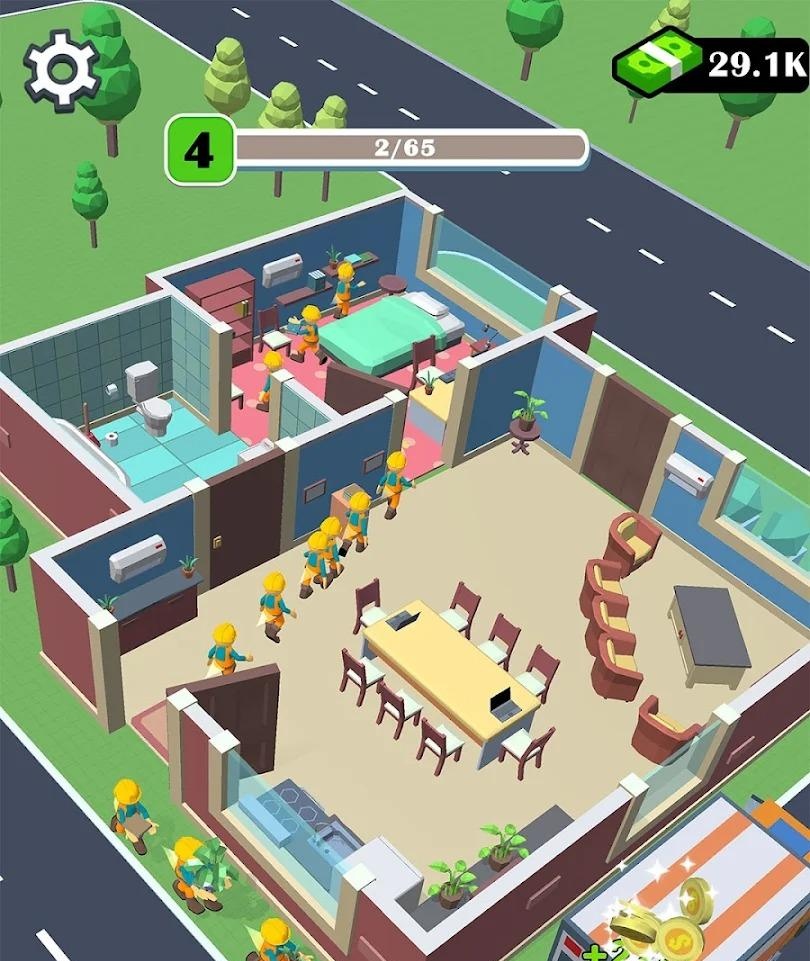Tap the green cash stack icon

(x=656, y=64)
